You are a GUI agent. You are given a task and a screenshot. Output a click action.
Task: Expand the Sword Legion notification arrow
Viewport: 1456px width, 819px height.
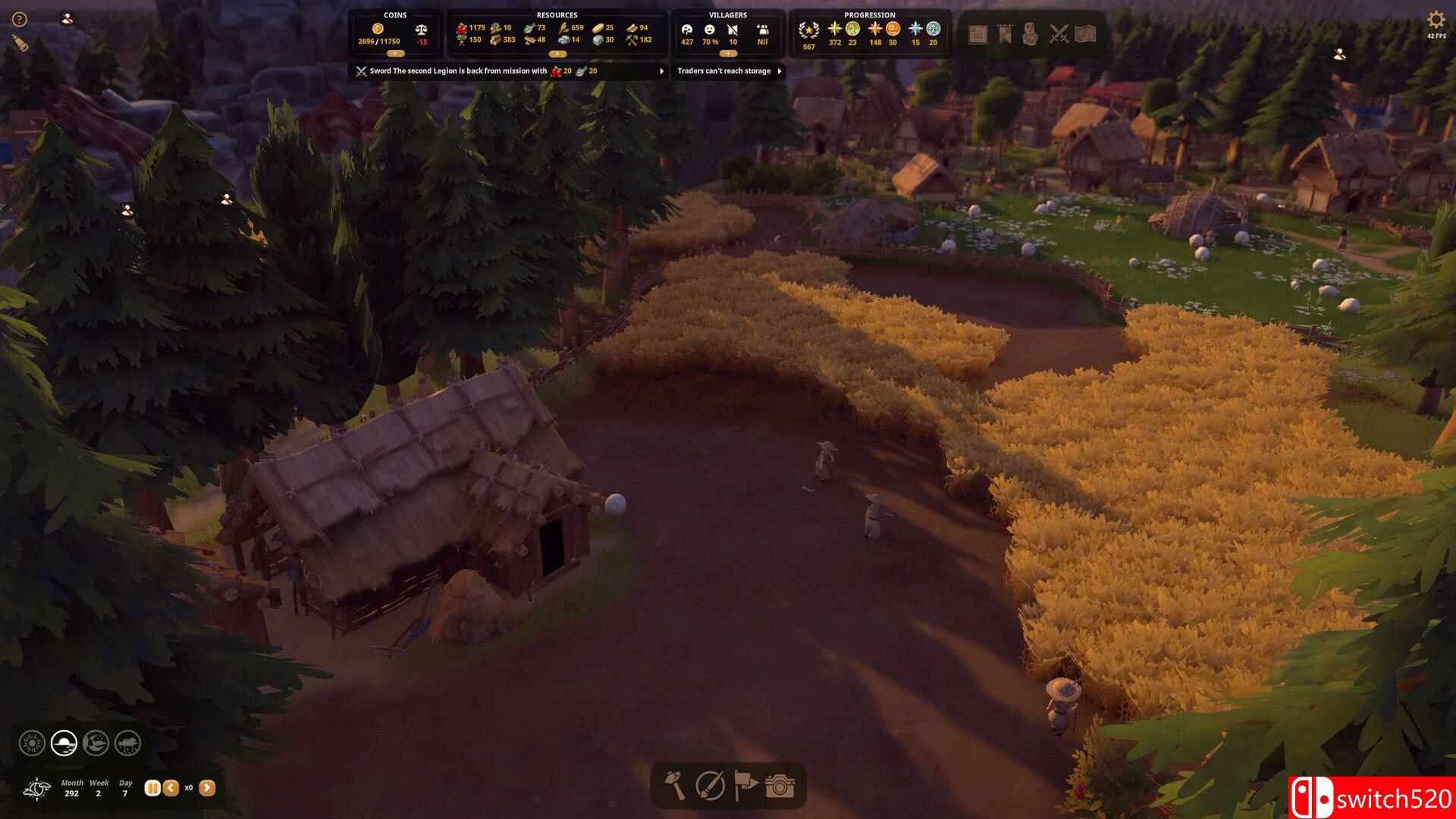661,71
